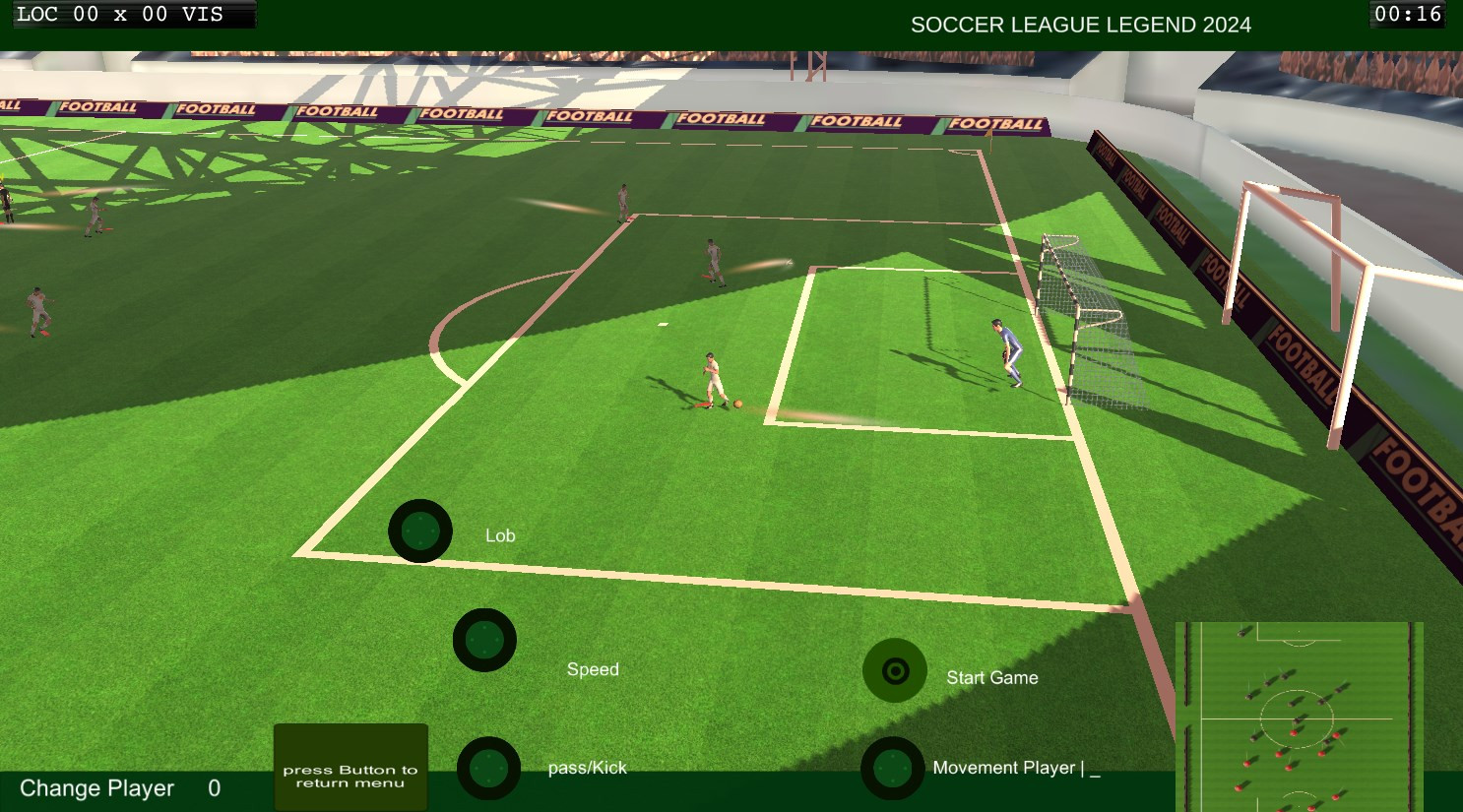Click the Start Game button
The height and width of the screenshot is (812, 1463).
[x=895, y=671]
